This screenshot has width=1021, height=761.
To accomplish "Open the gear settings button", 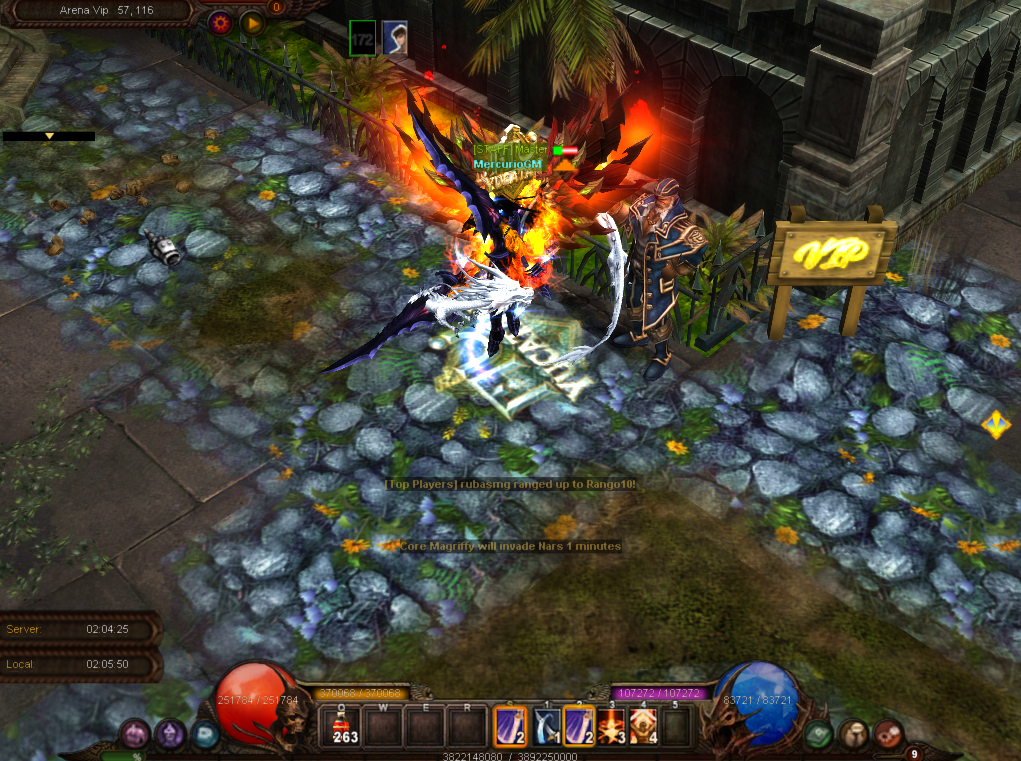I will pyautogui.click(x=220, y=21).
